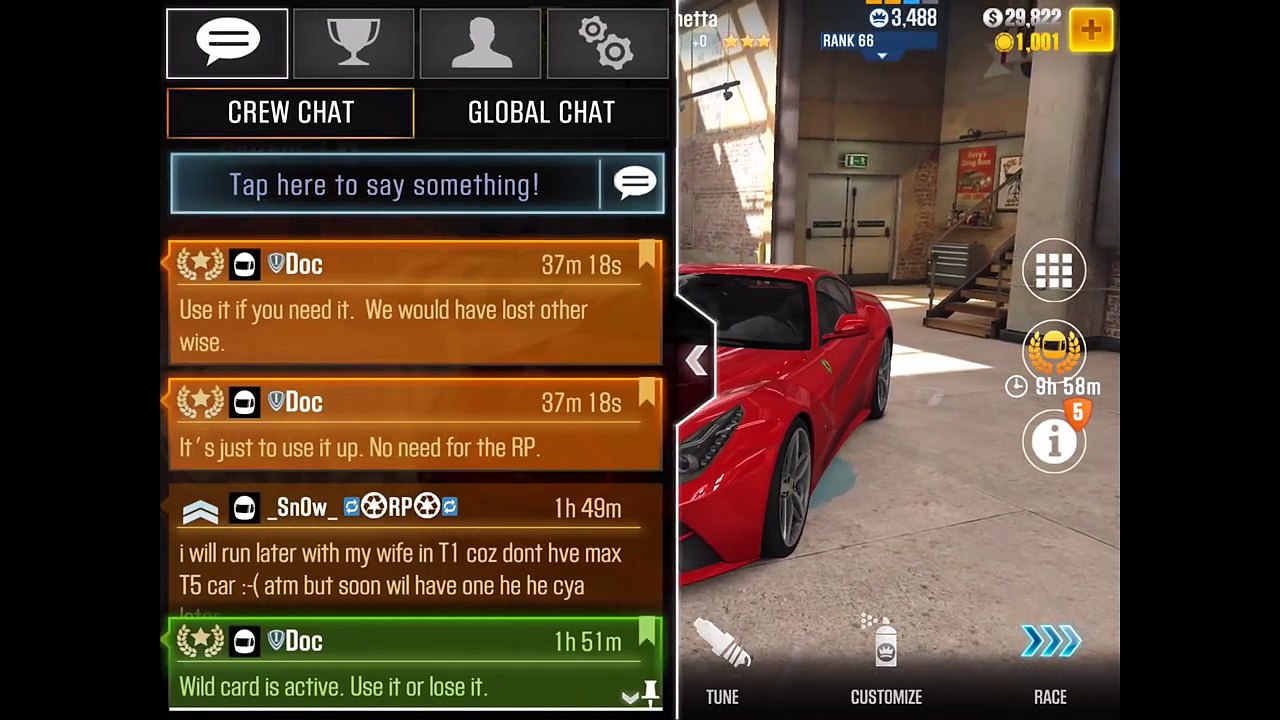The image size is (1280, 720).
Task: Expand the rank 66 dropdown arrow
Action: pyautogui.click(x=882, y=56)
